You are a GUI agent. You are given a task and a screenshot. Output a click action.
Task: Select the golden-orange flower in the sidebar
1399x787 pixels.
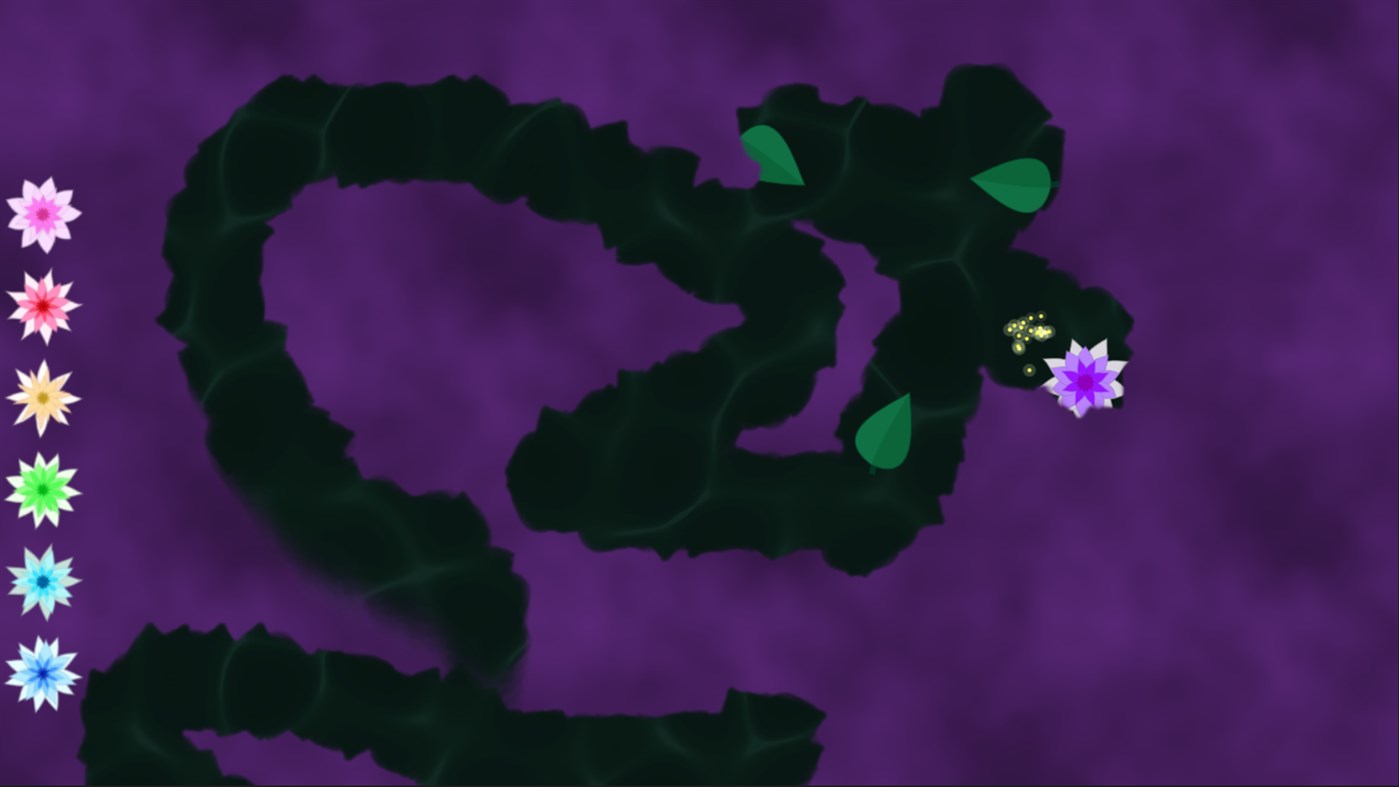click(x=42, y=398)
